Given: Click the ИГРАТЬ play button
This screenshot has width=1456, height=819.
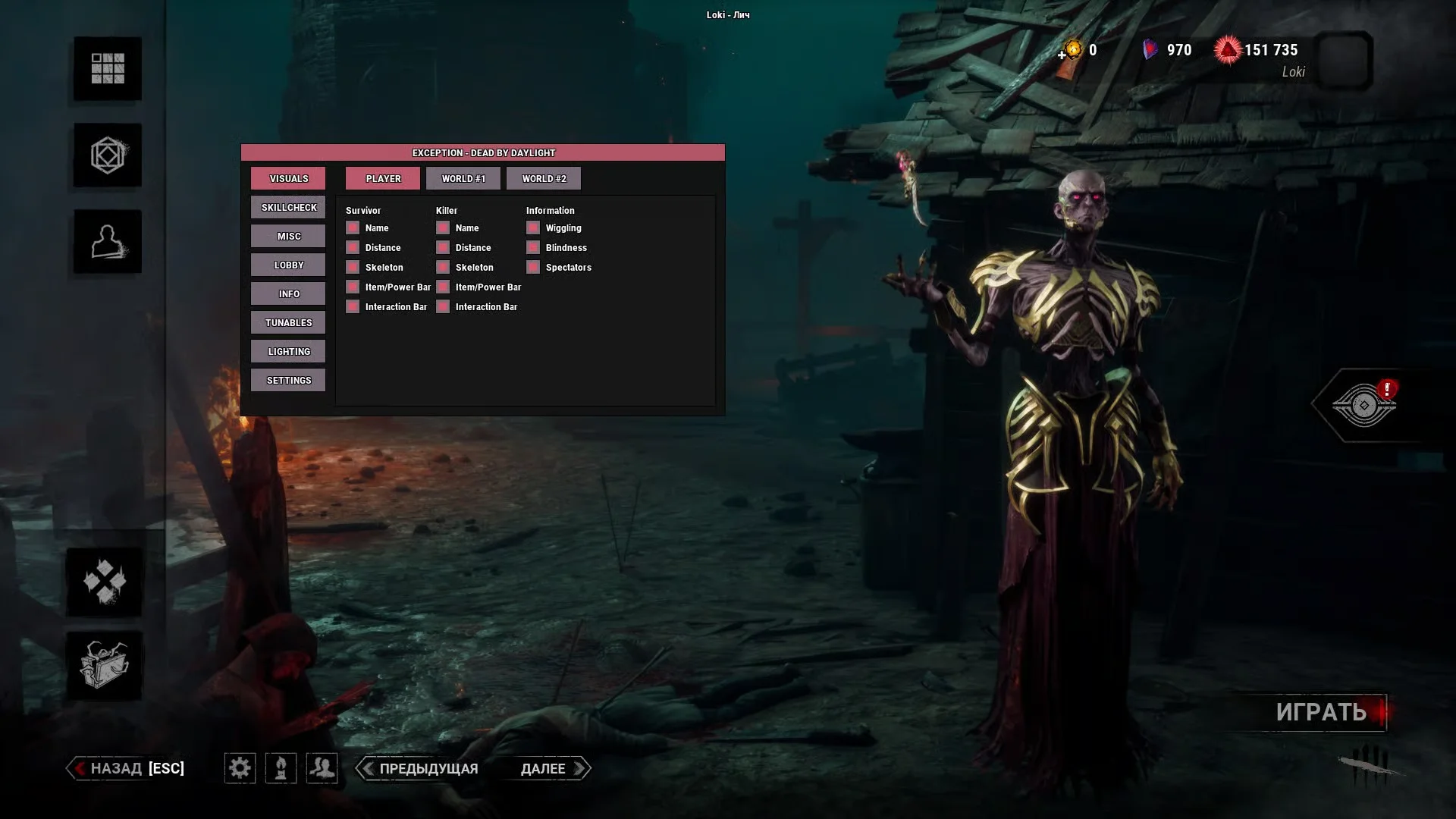Looking at the screenshot, I should (x=1321, y=712).
